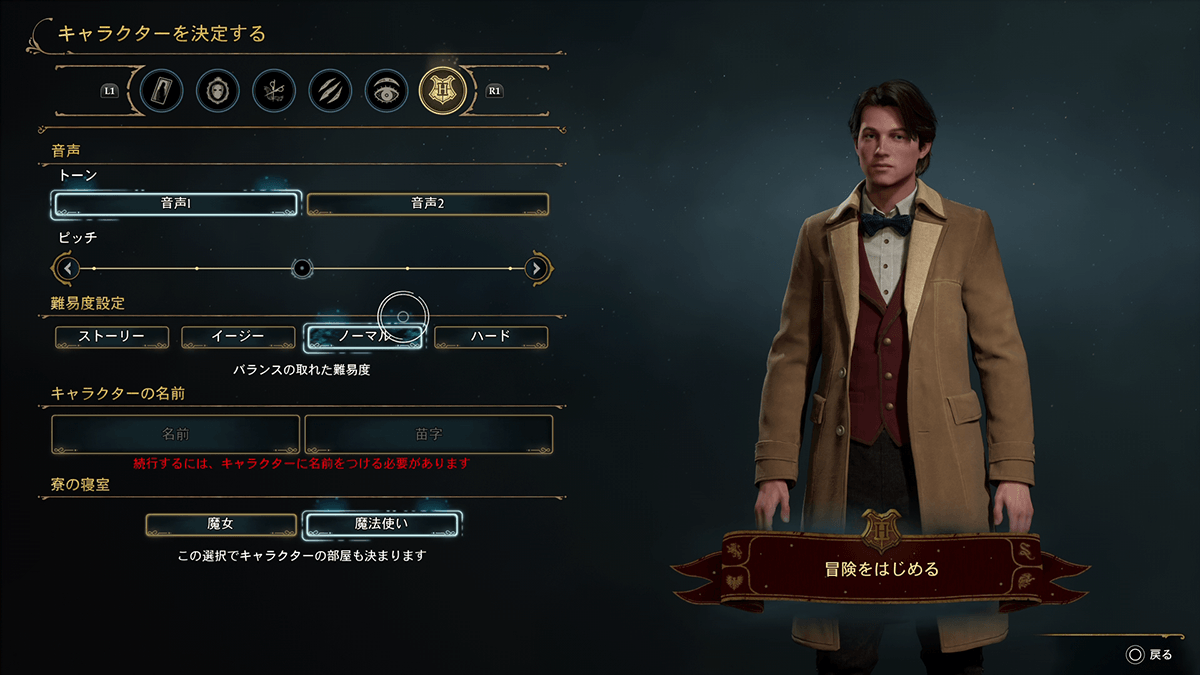Choose voice tone 音声2
Screen dimensions: 1200x675
pos(427,204)
